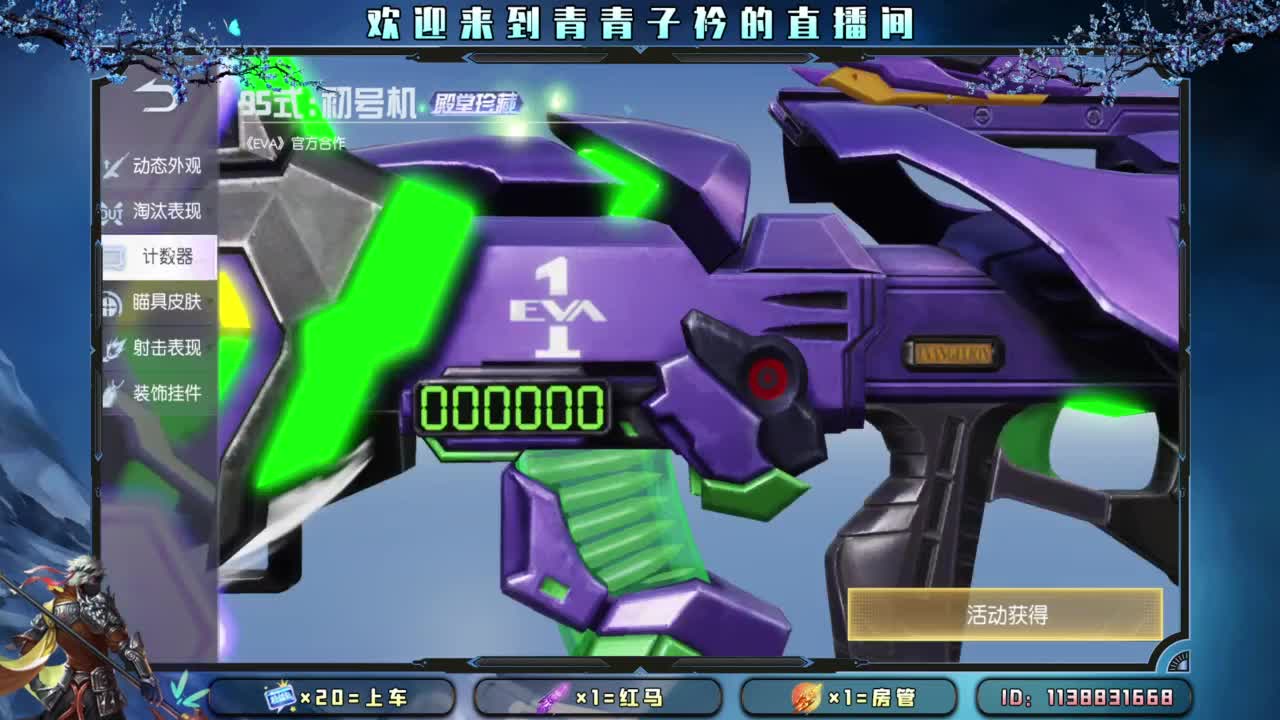
Task: Click the green 000000 counter display
Action: (x=513, y=407)
